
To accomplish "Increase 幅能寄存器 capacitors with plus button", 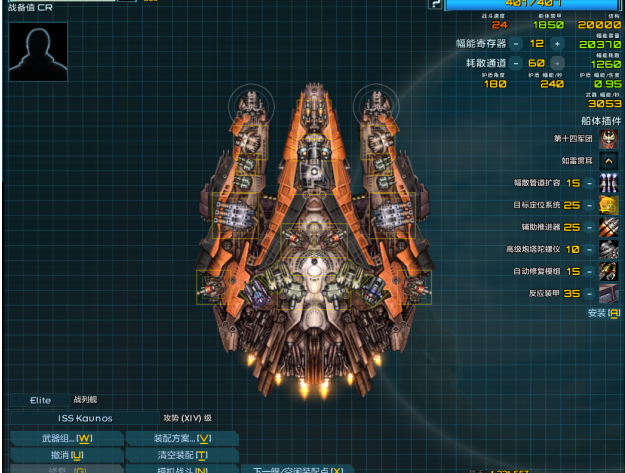I will point(557,44).
